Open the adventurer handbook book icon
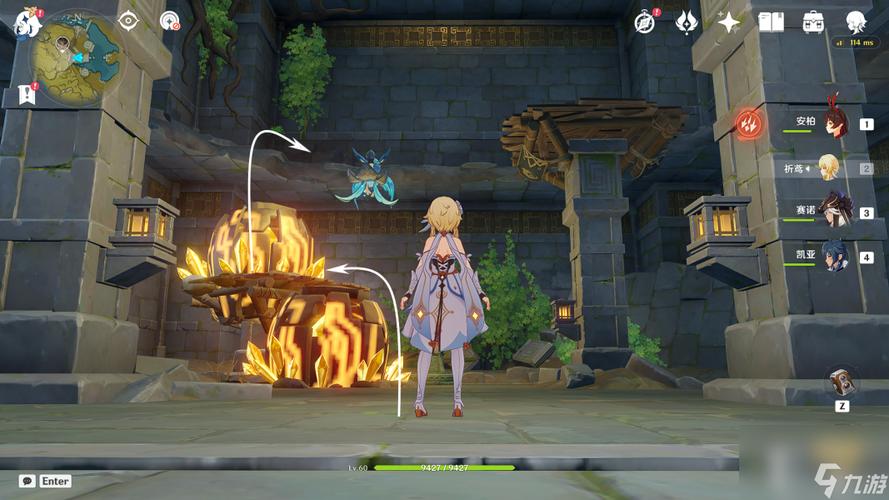889x500 pixels. 771,21
